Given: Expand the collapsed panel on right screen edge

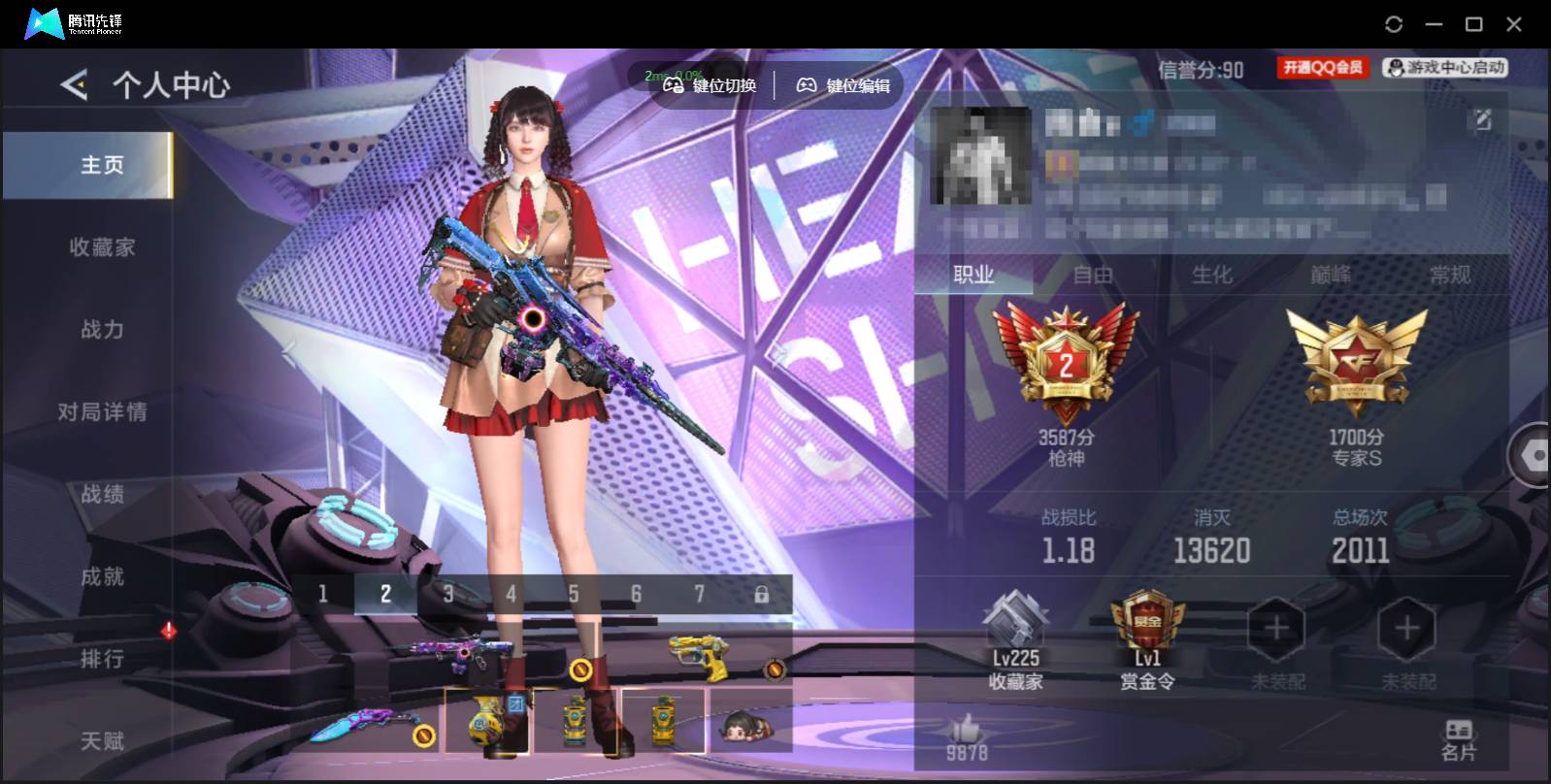Looking at the screenshot, I should point(1534,456).
